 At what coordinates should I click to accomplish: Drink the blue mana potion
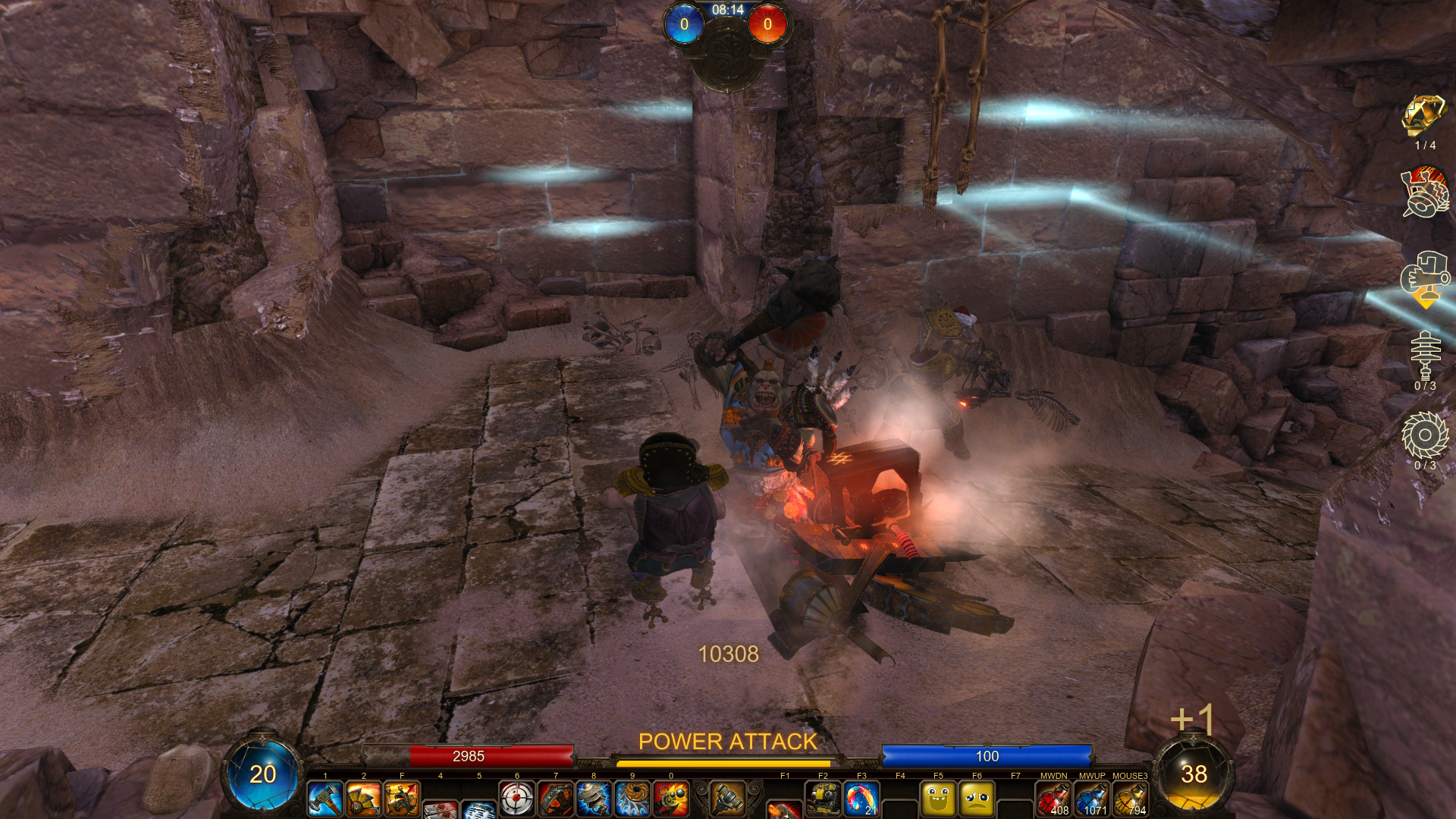pos(1092,799)
